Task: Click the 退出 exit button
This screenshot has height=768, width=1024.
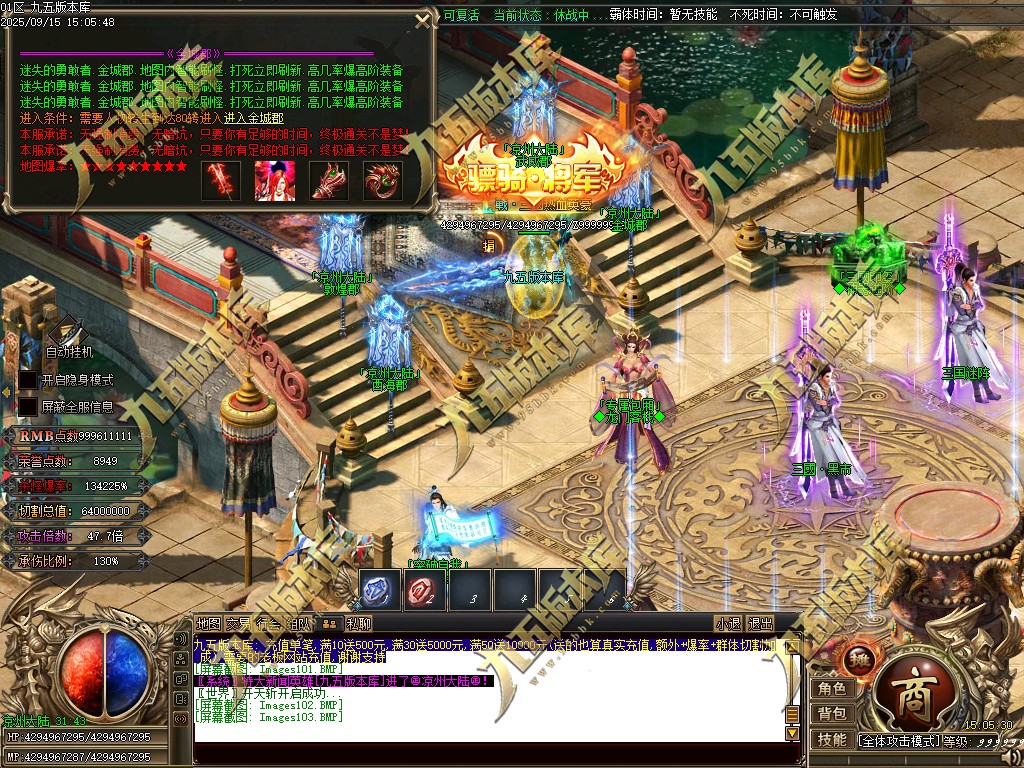Action: click(x=760, y=624)
